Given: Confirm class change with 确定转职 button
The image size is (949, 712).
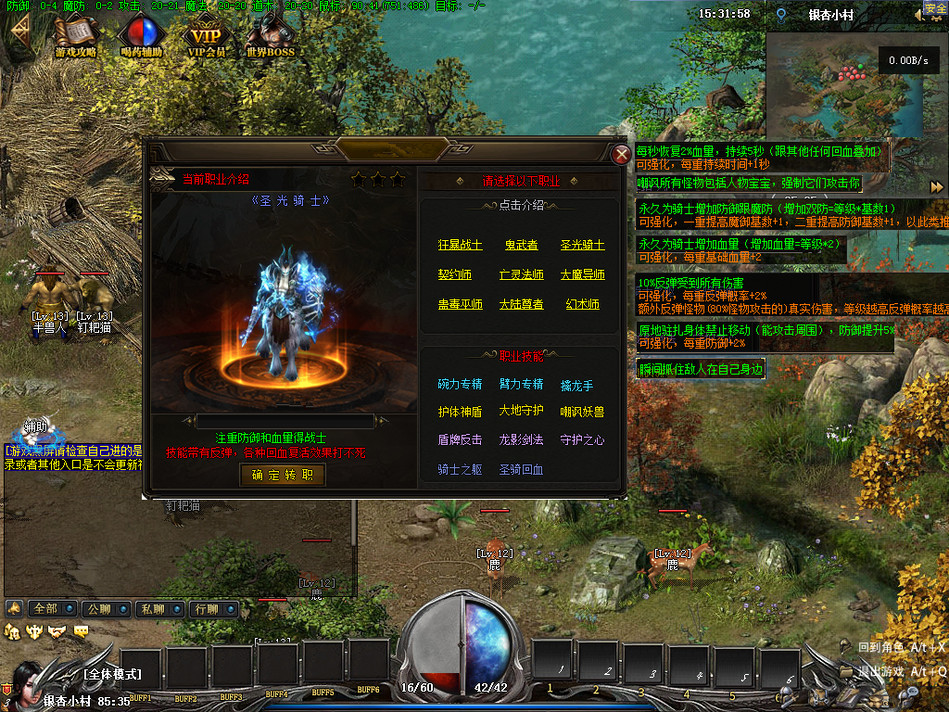Looking at the screenshot, I should click(x=283, y=475).
